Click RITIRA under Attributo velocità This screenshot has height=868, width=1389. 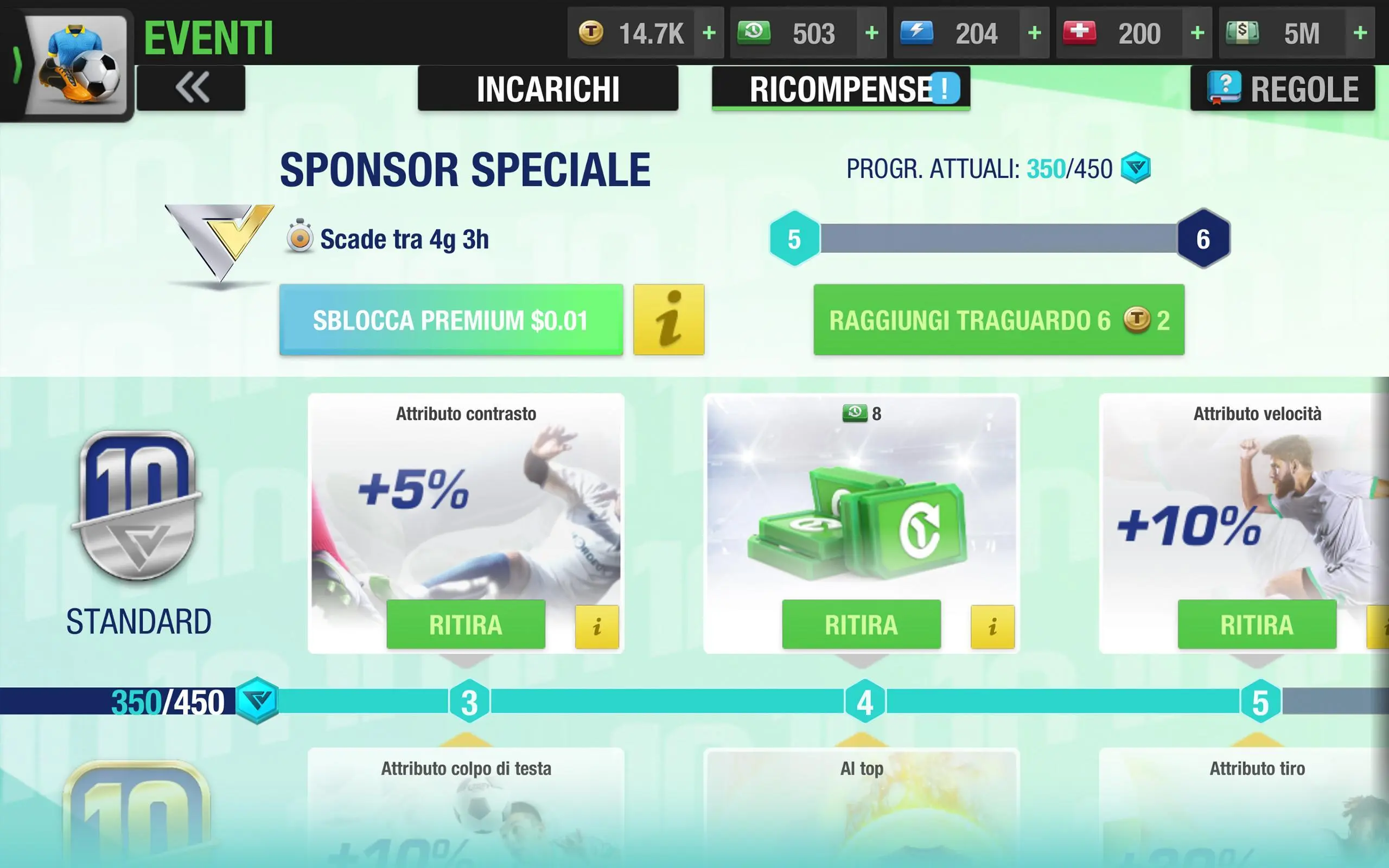pos(1257,625)
